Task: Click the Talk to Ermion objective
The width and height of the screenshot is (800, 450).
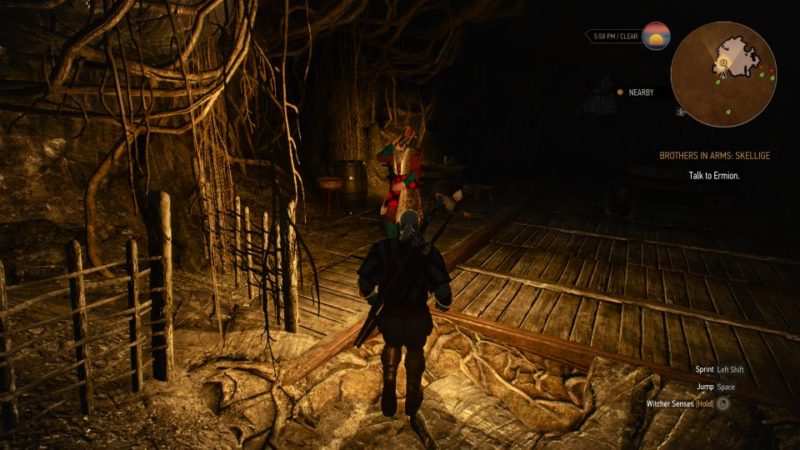Action: 713,175
